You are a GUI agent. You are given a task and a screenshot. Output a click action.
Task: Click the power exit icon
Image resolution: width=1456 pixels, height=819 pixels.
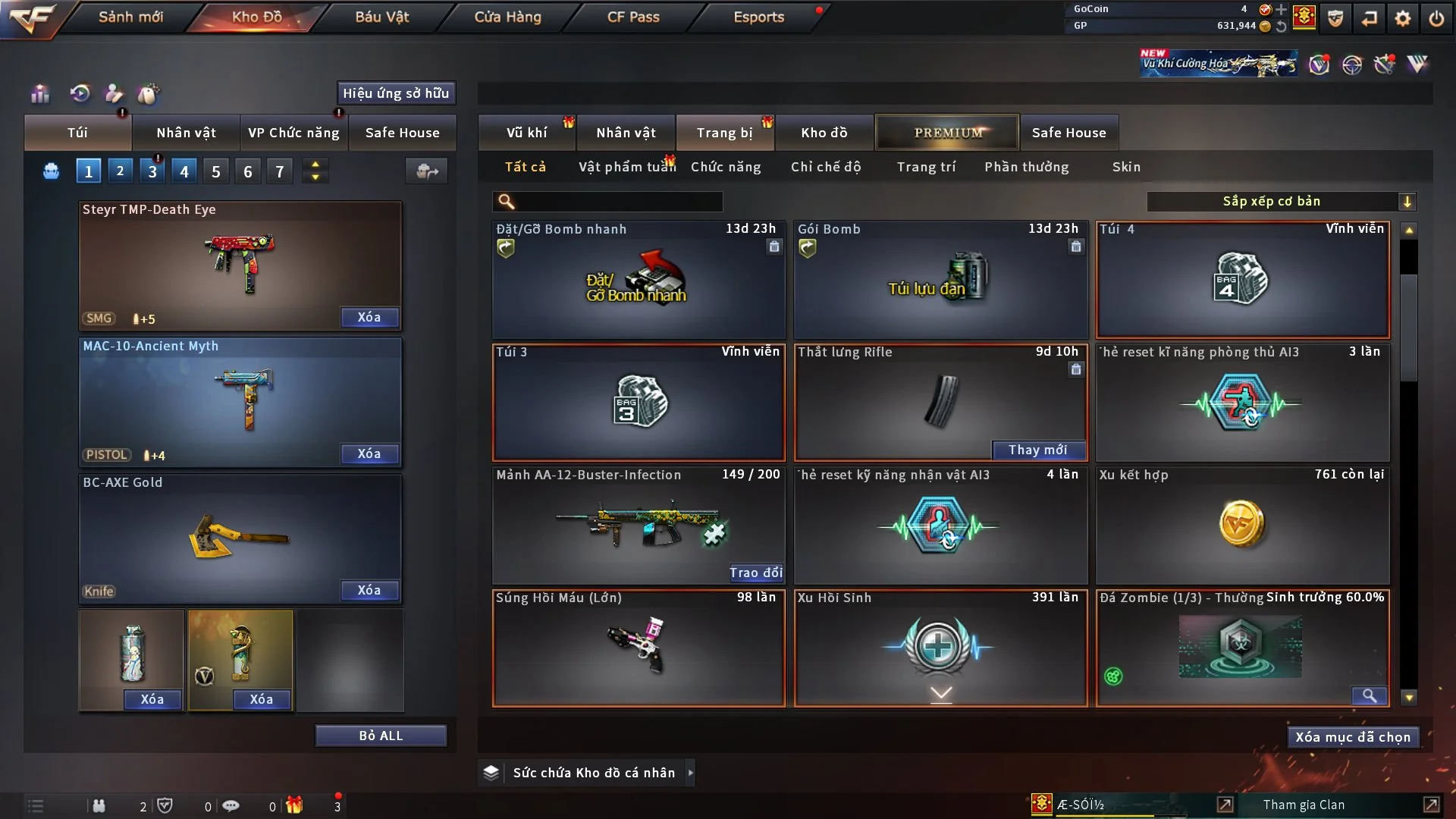(1436, 18)
